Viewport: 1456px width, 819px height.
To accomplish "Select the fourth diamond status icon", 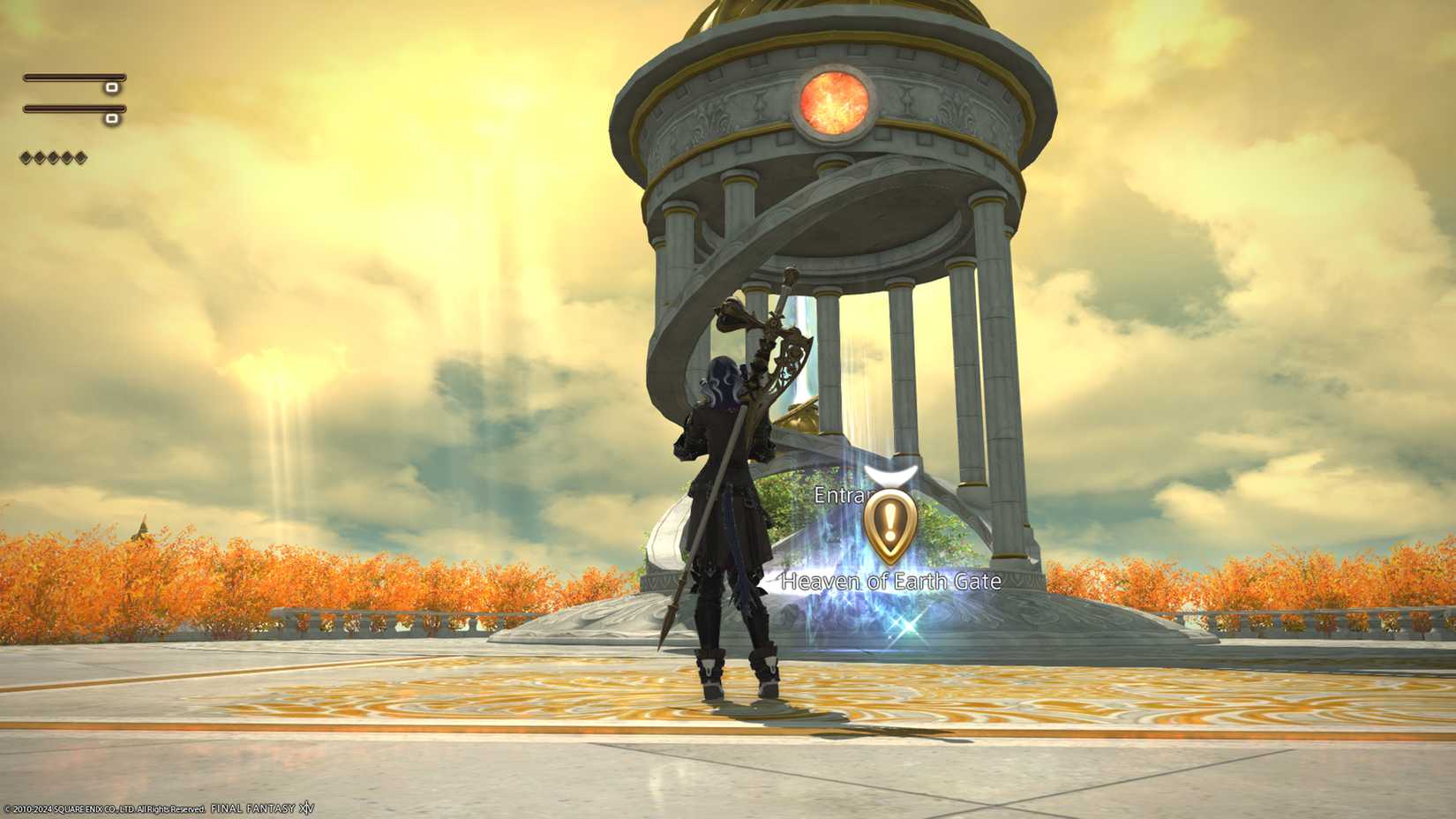I will click(68, 156).
